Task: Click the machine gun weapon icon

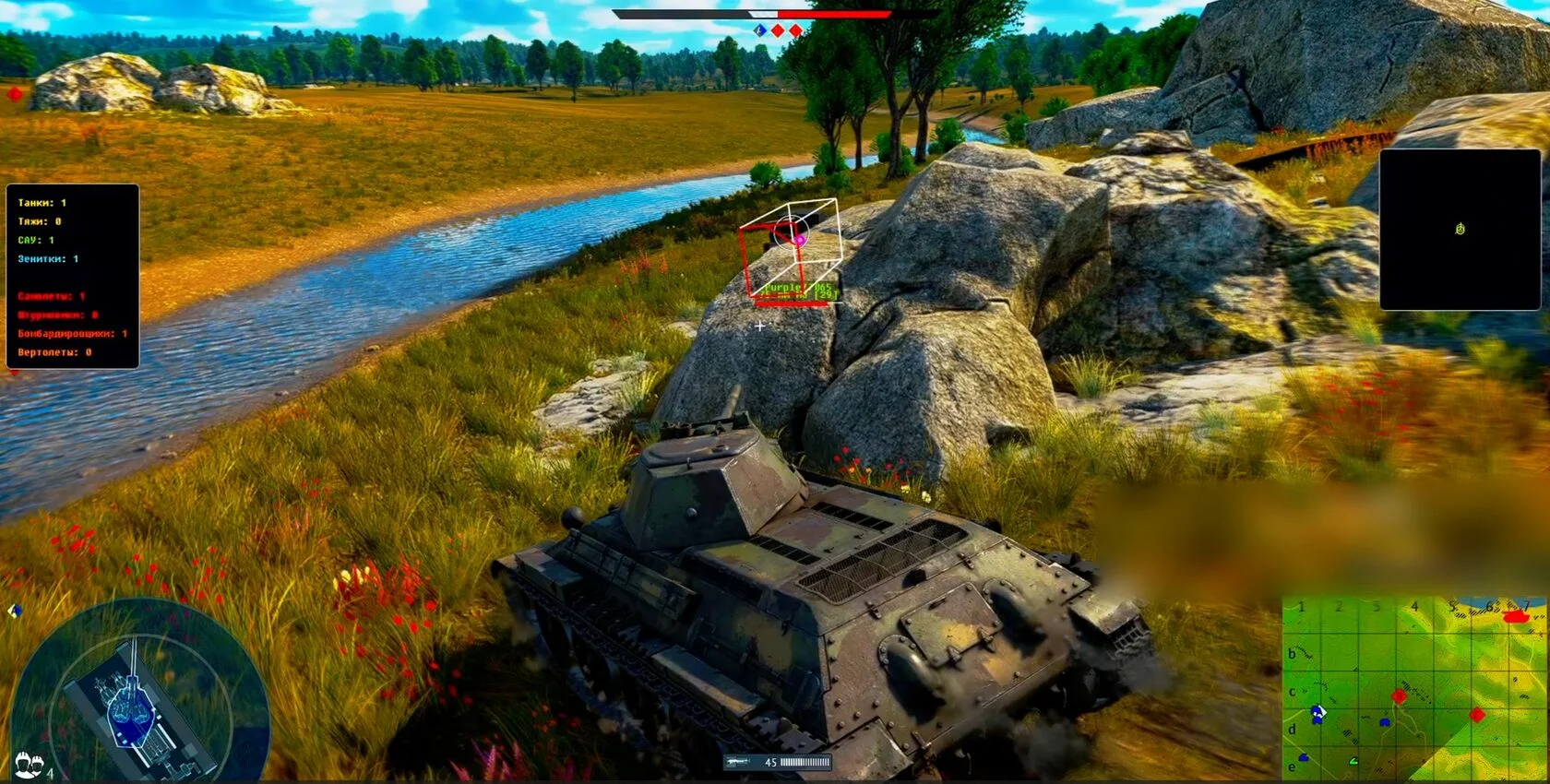Action: point(737,763)
